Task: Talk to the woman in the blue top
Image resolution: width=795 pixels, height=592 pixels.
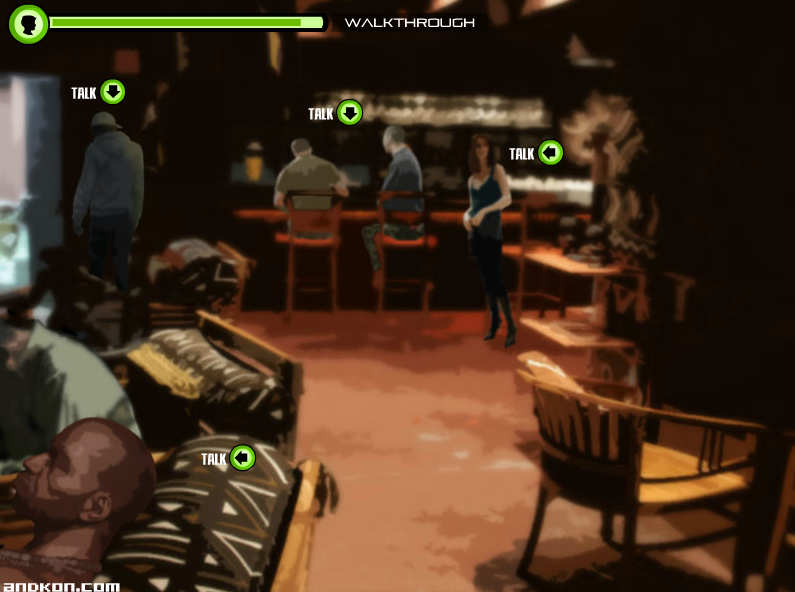Action: click(550, 153)
